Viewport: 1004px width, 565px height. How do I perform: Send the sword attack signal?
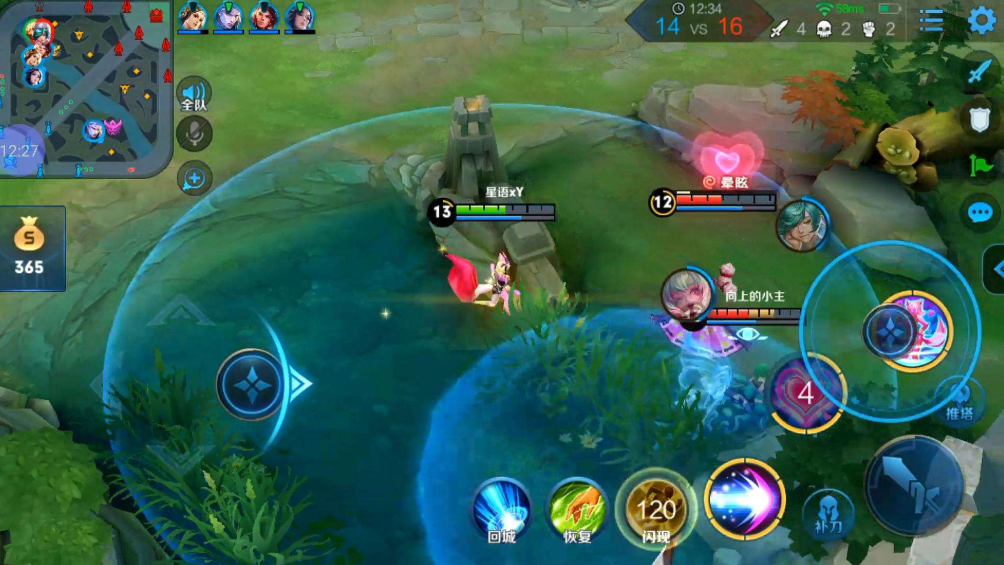979,72
